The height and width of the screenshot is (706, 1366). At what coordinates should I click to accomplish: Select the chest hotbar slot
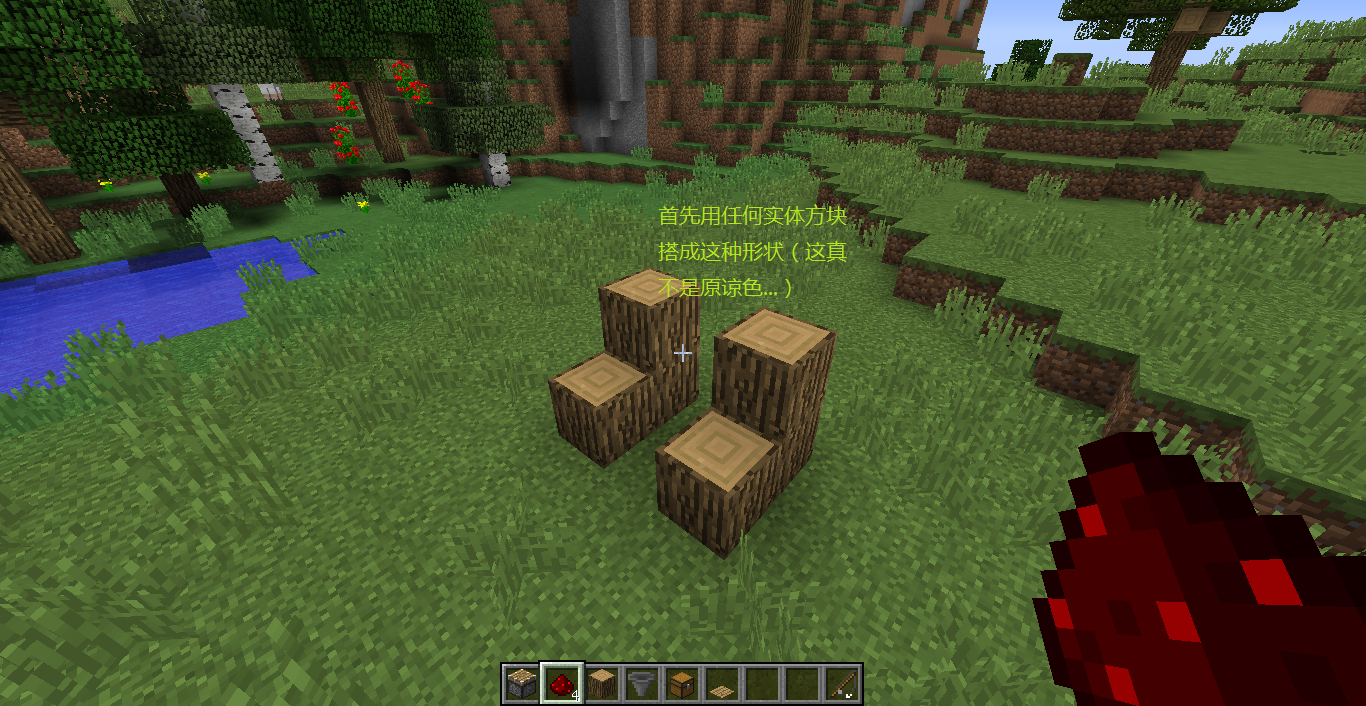[681, 684]
